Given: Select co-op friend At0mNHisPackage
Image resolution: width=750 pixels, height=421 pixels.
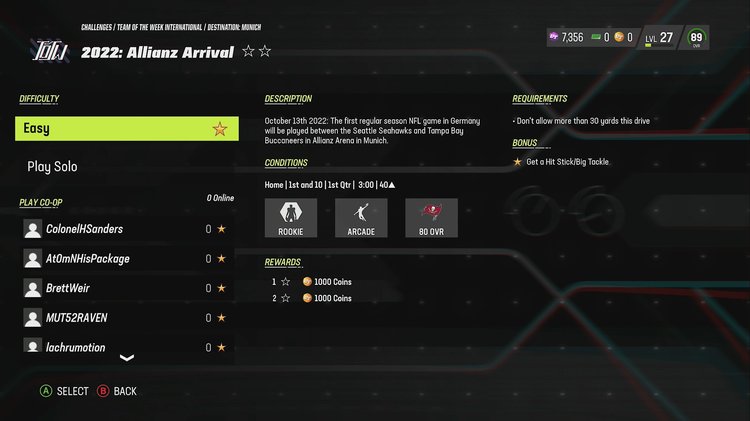Looking at the screenshot, I should 127,259.
